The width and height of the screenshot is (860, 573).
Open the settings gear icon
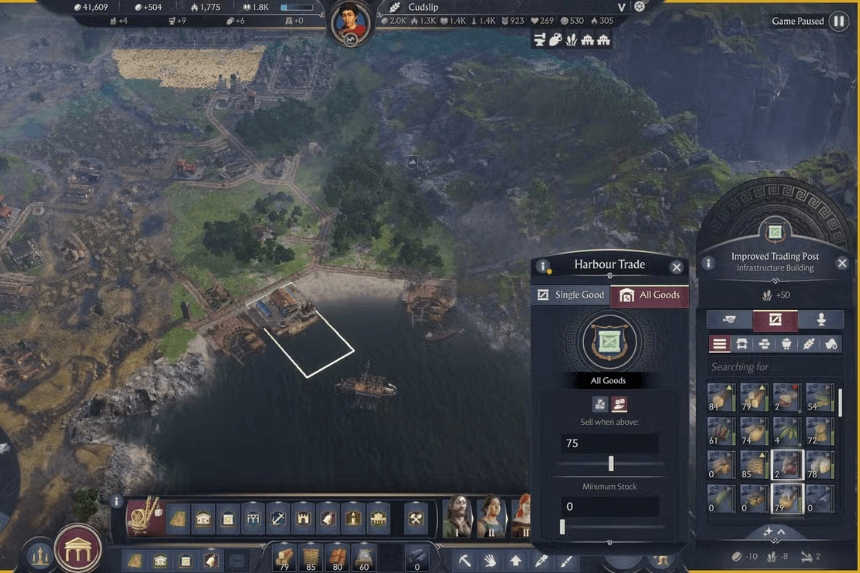pos(640,6)
